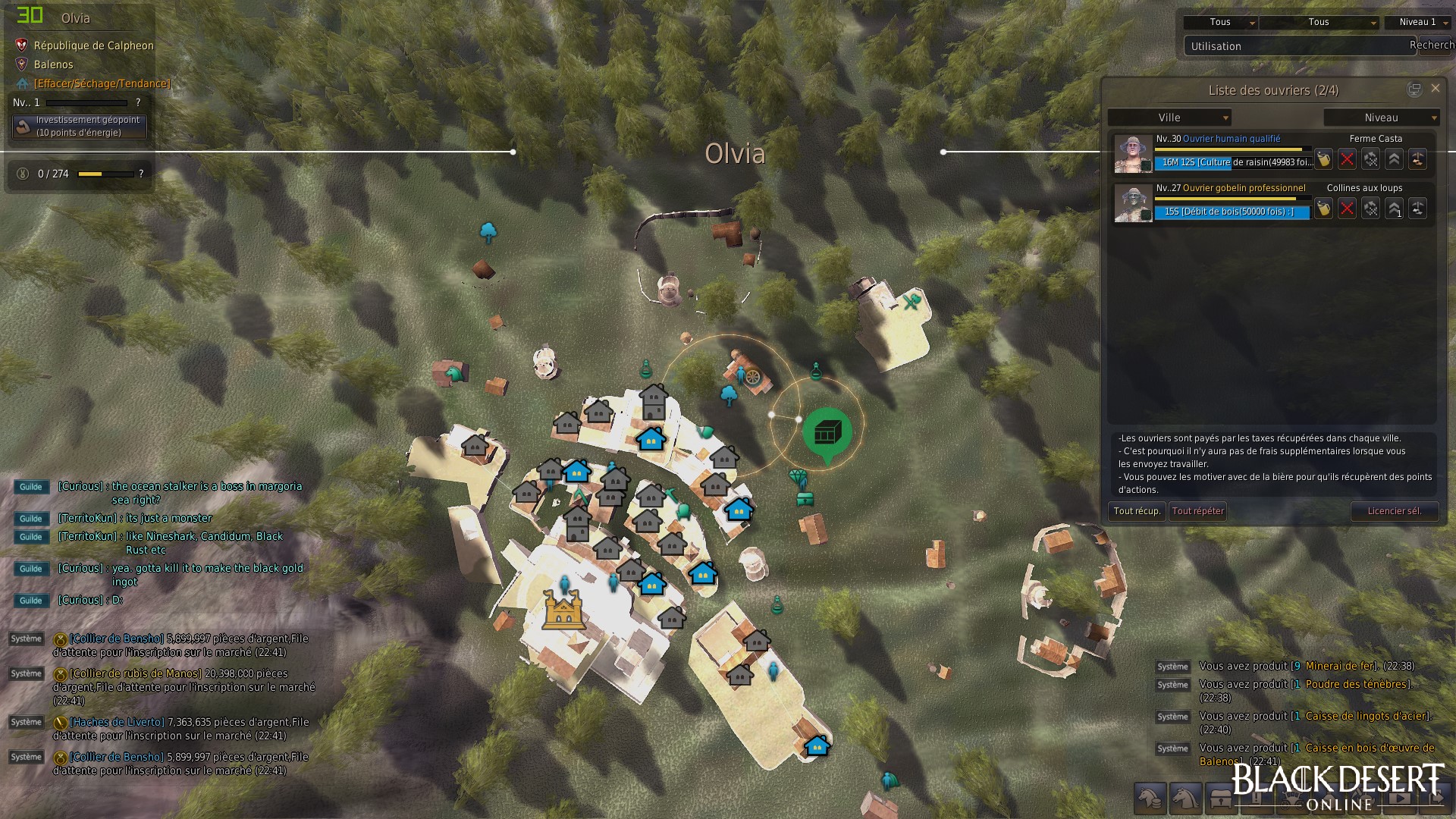Click Tout récup. button
This screenshot has width=1456, height=819.
(x=1137, y=511)
